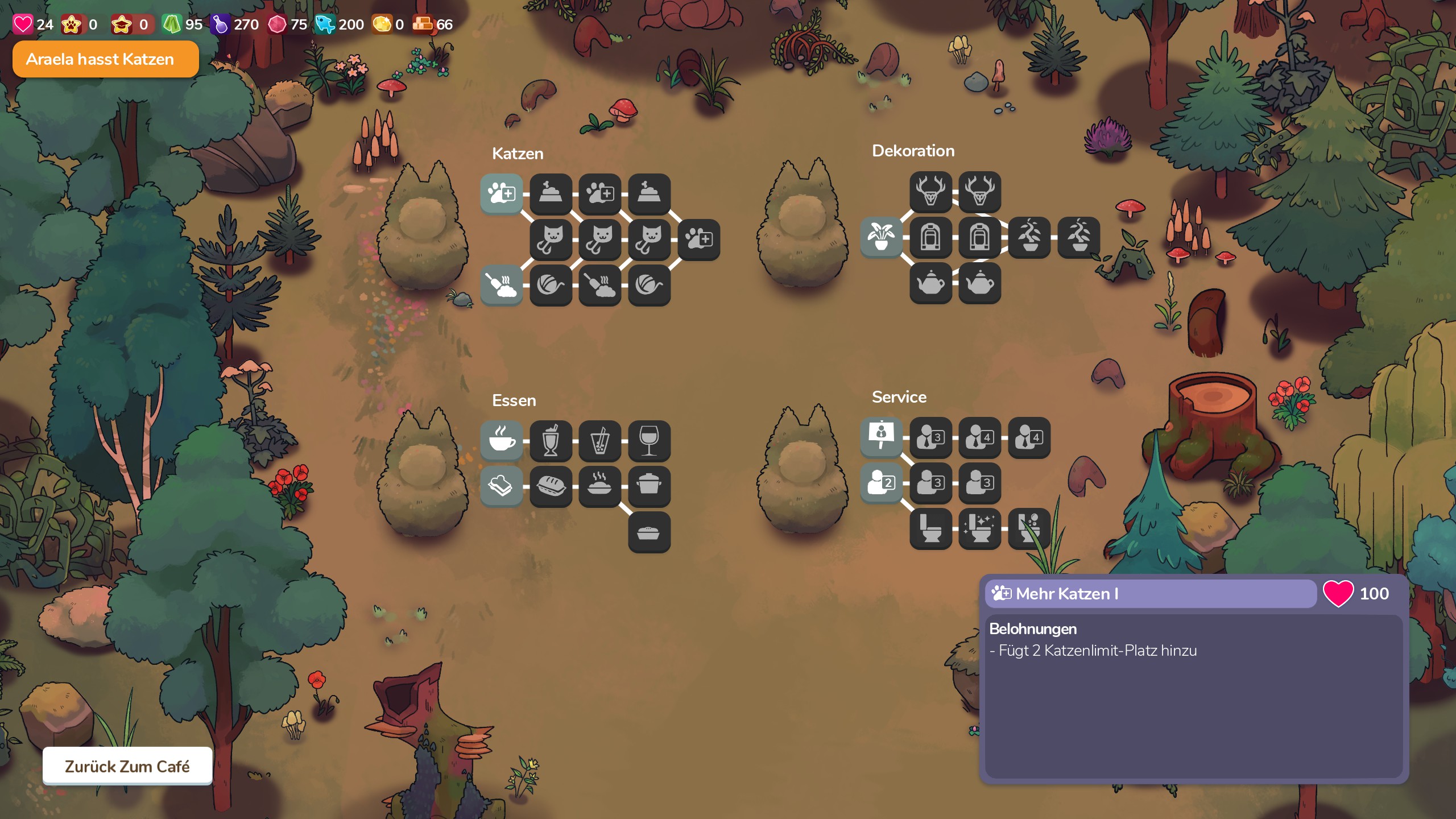Choose the unlocked litter scoop upgrade node

tap(501, 284)
